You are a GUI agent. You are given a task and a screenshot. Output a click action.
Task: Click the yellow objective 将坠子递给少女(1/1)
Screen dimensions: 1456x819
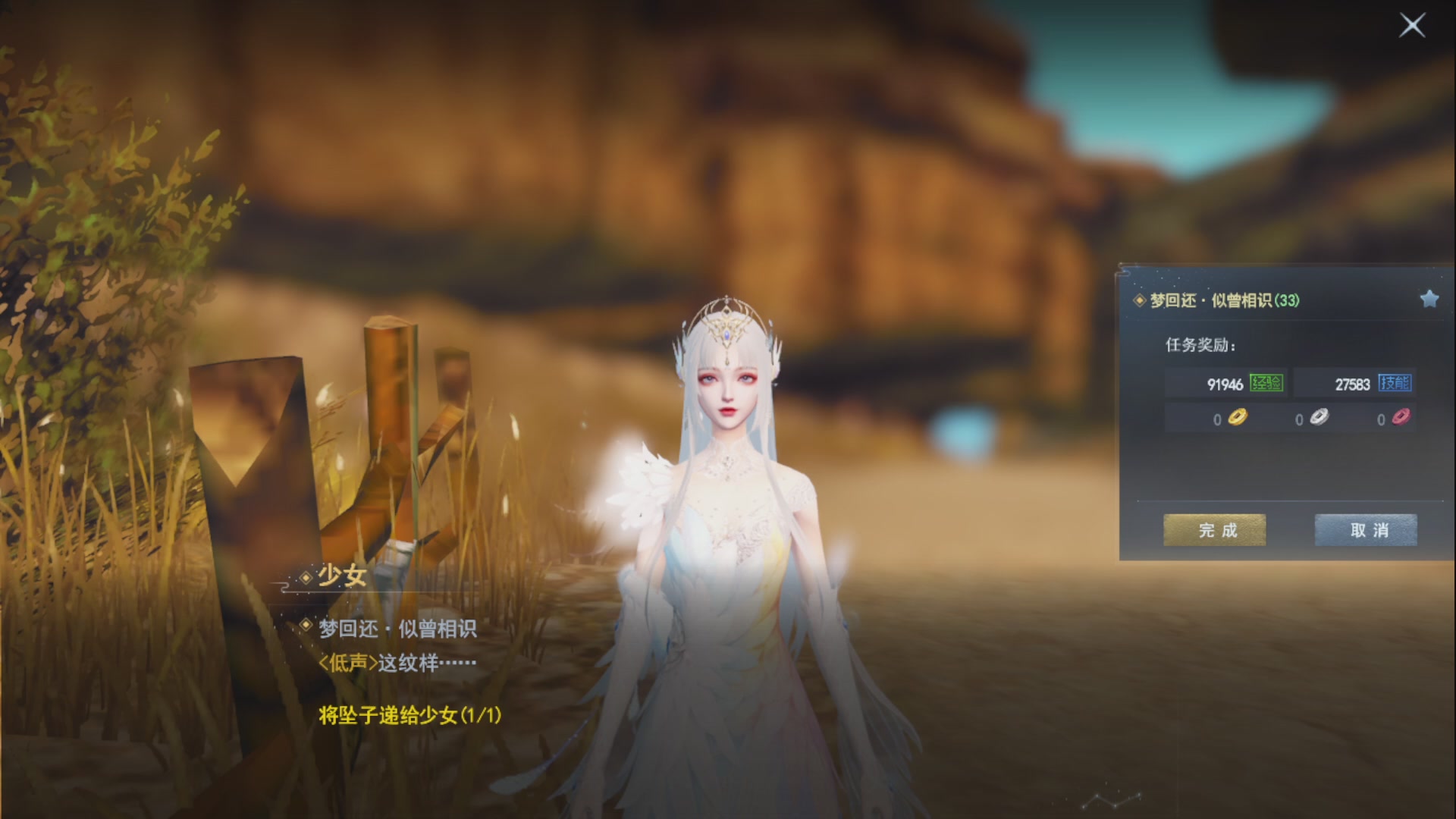click(x=409, y=714)
